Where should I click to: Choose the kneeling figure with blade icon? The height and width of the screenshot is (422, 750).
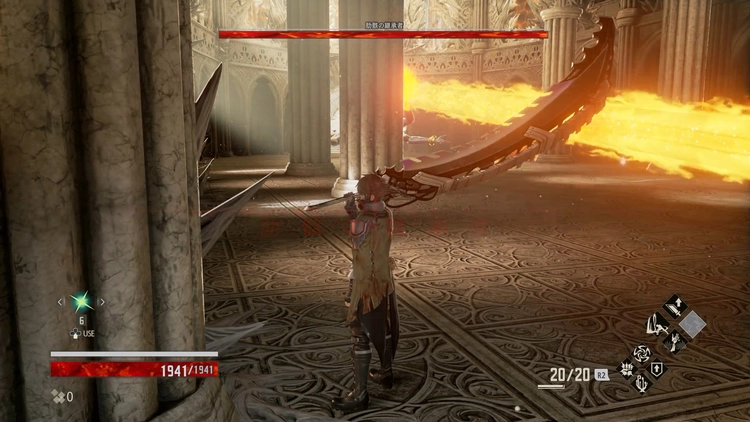(658, 324)
